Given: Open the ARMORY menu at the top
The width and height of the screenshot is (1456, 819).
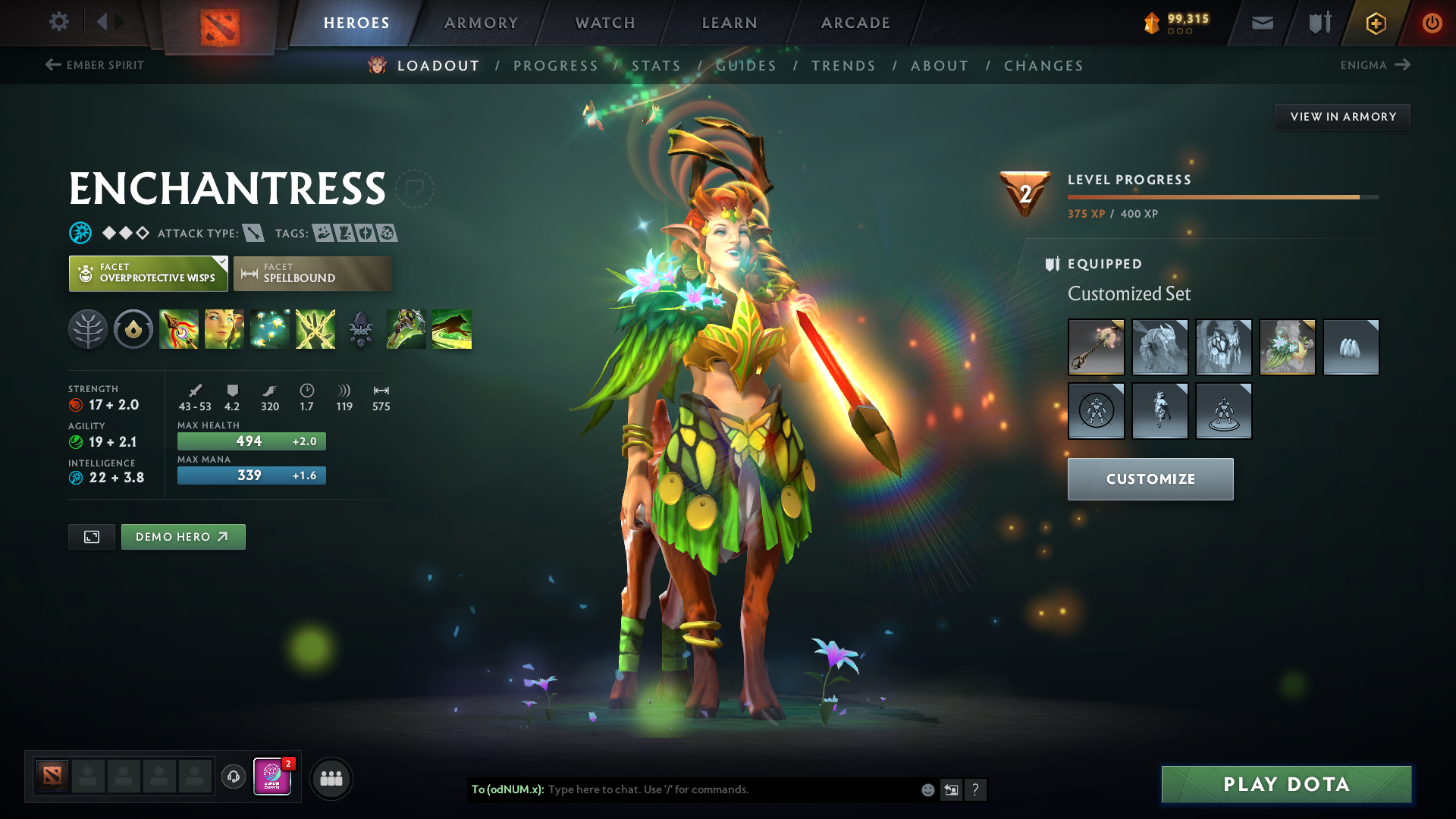Looking at the screenshot, I should pyautogui.click(x=480, y=23).
